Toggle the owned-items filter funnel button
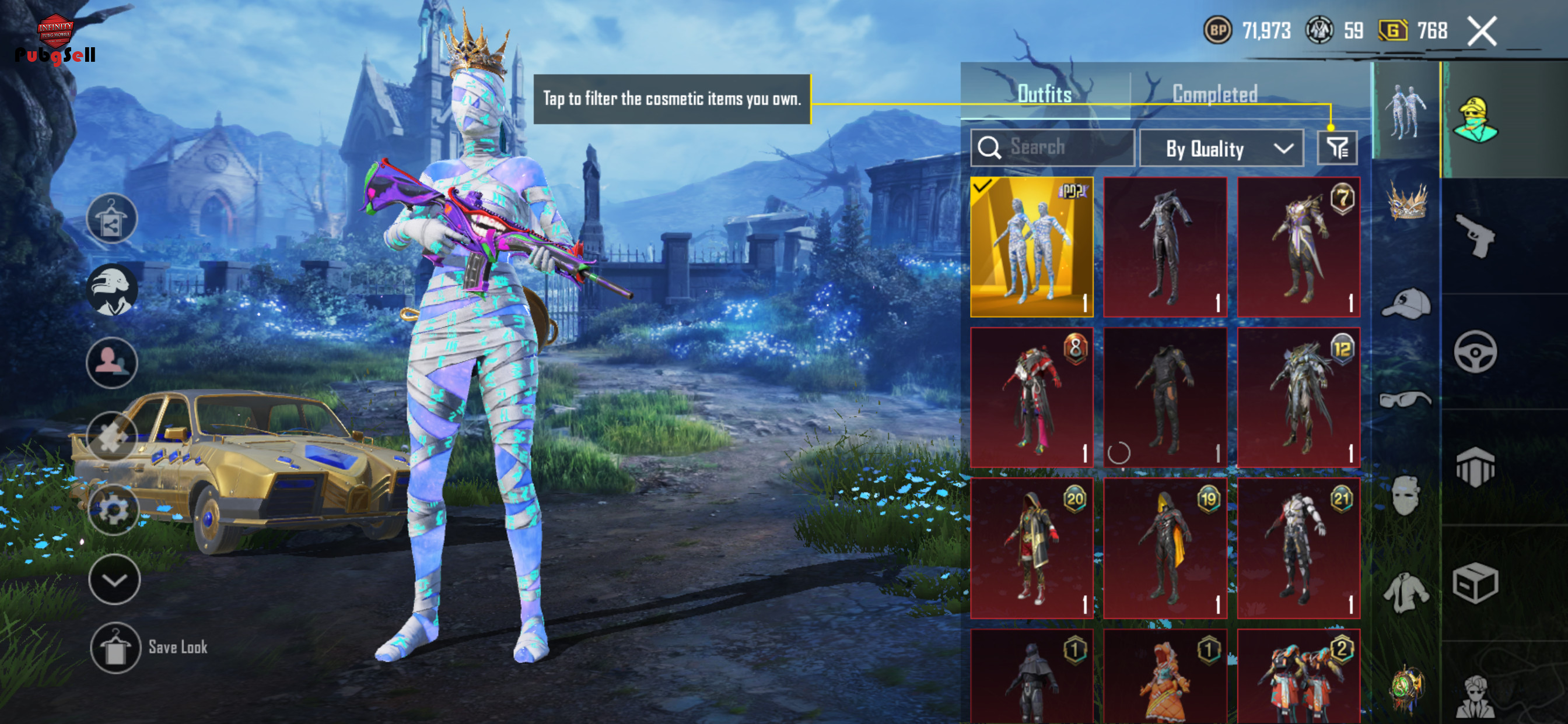 [1336, 148]
